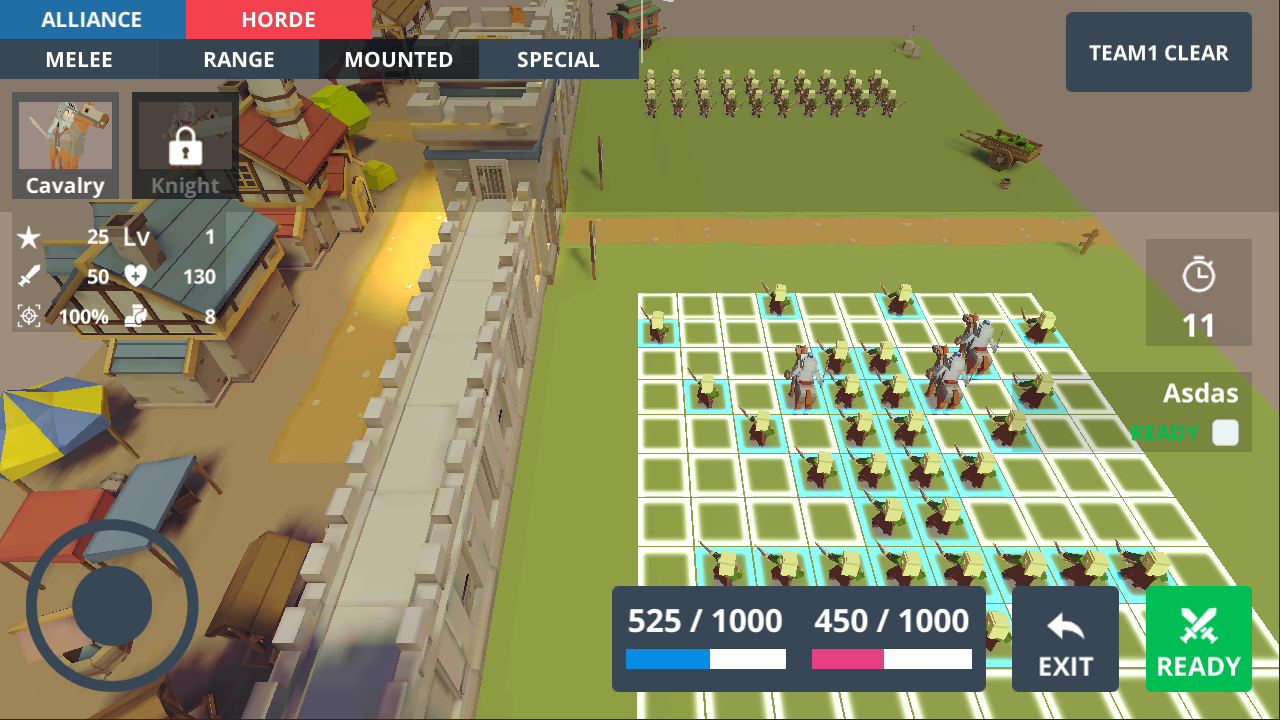Click the star level icon in stats panel
The height and width of the screenshot is (720, 1280).
click(x=29, y=238)
